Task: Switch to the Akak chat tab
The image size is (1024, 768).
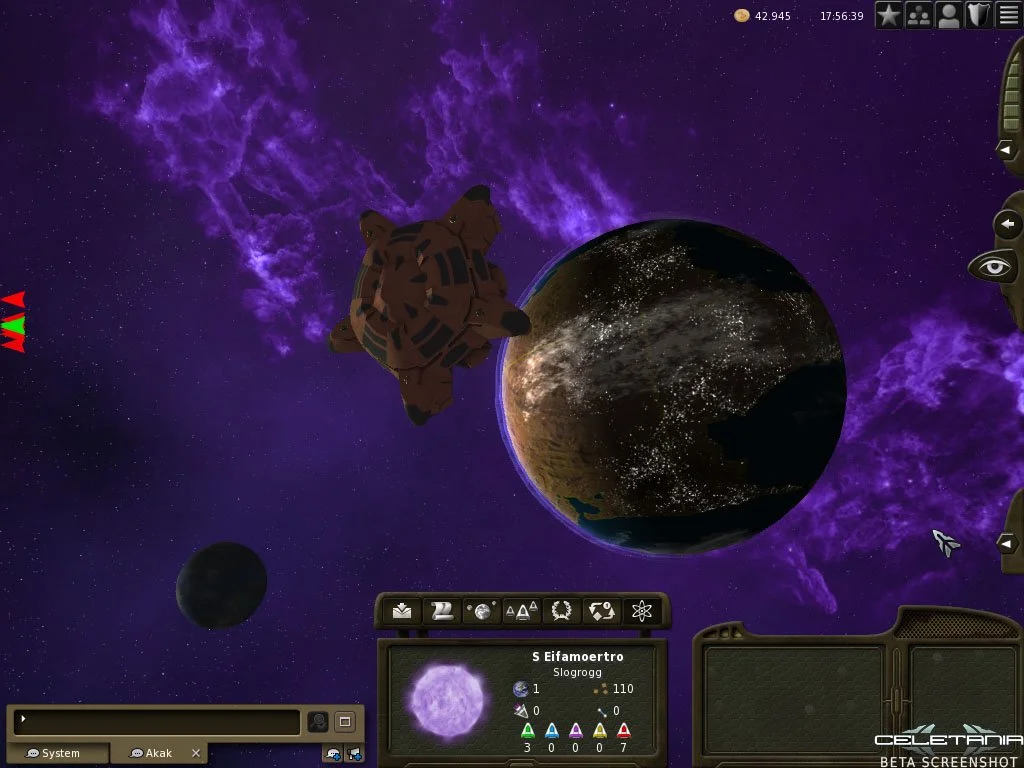Action: click(153, 753)
